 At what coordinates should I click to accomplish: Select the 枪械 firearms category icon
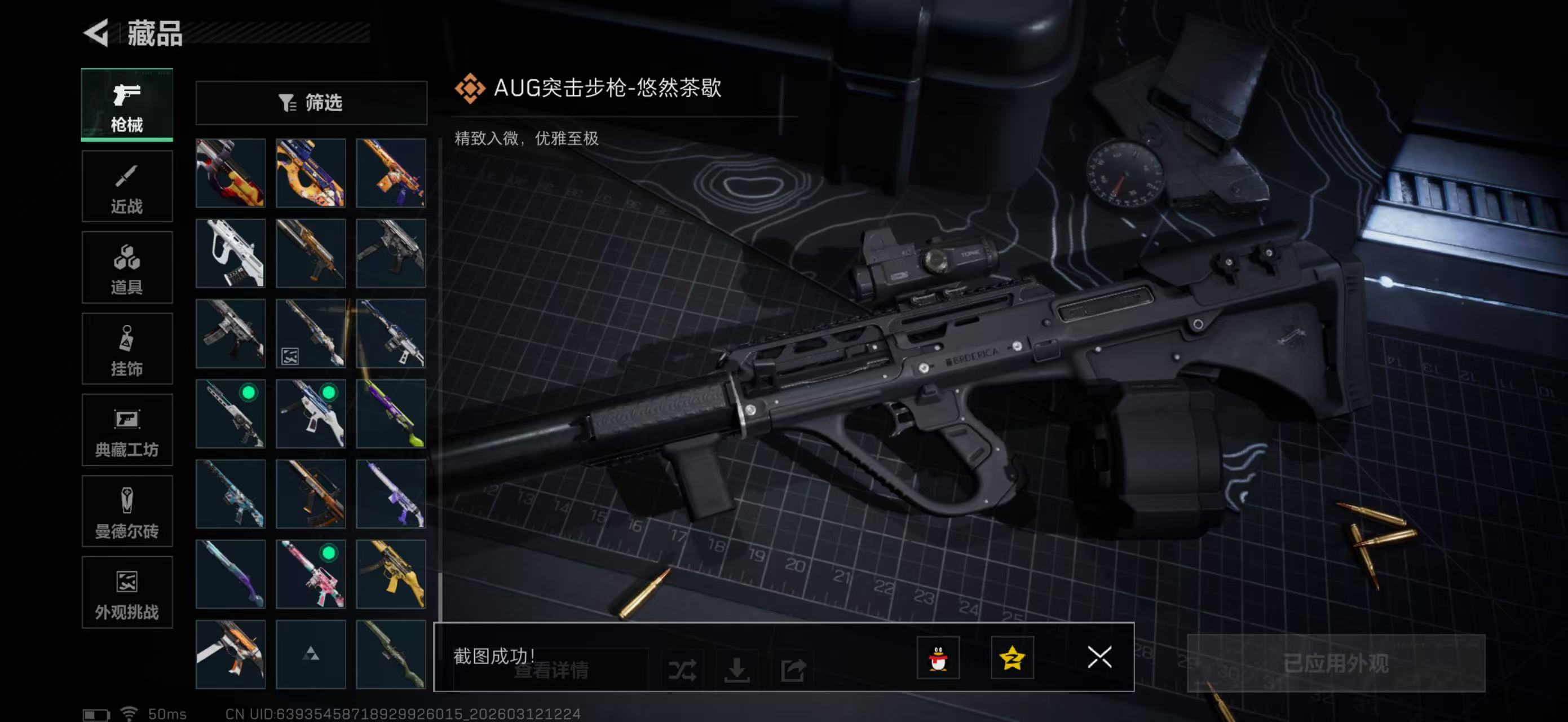(127, 105)
